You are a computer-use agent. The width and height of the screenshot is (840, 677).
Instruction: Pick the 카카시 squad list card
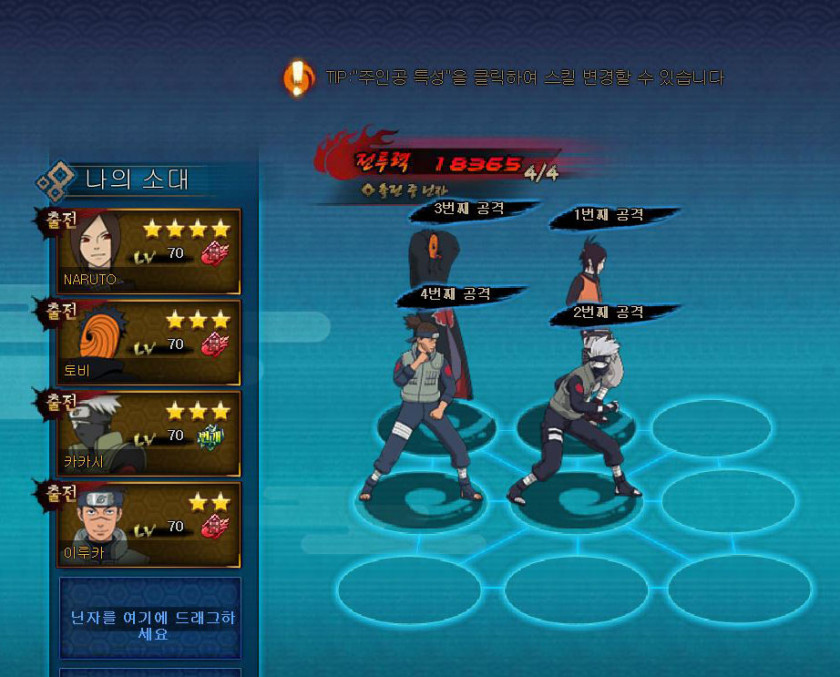pyautogui.click(x=150, y=432)
